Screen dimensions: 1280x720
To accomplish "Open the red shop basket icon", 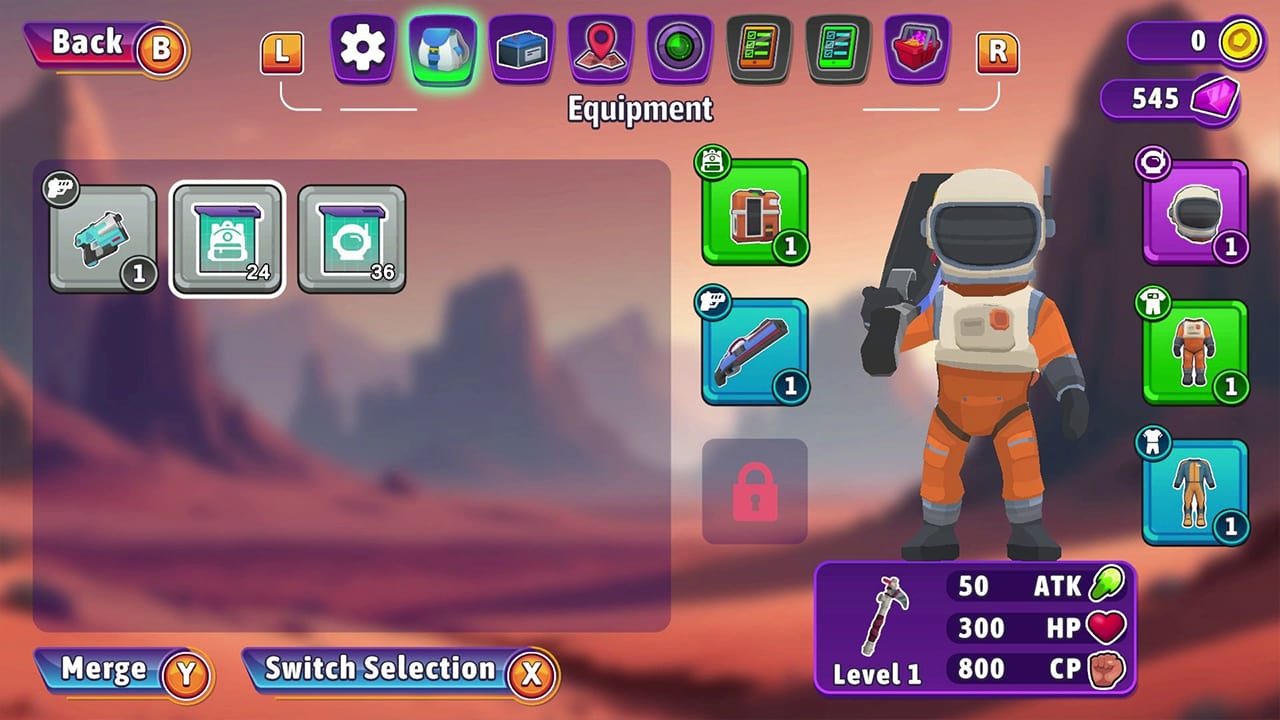I will tap(916, 50).
